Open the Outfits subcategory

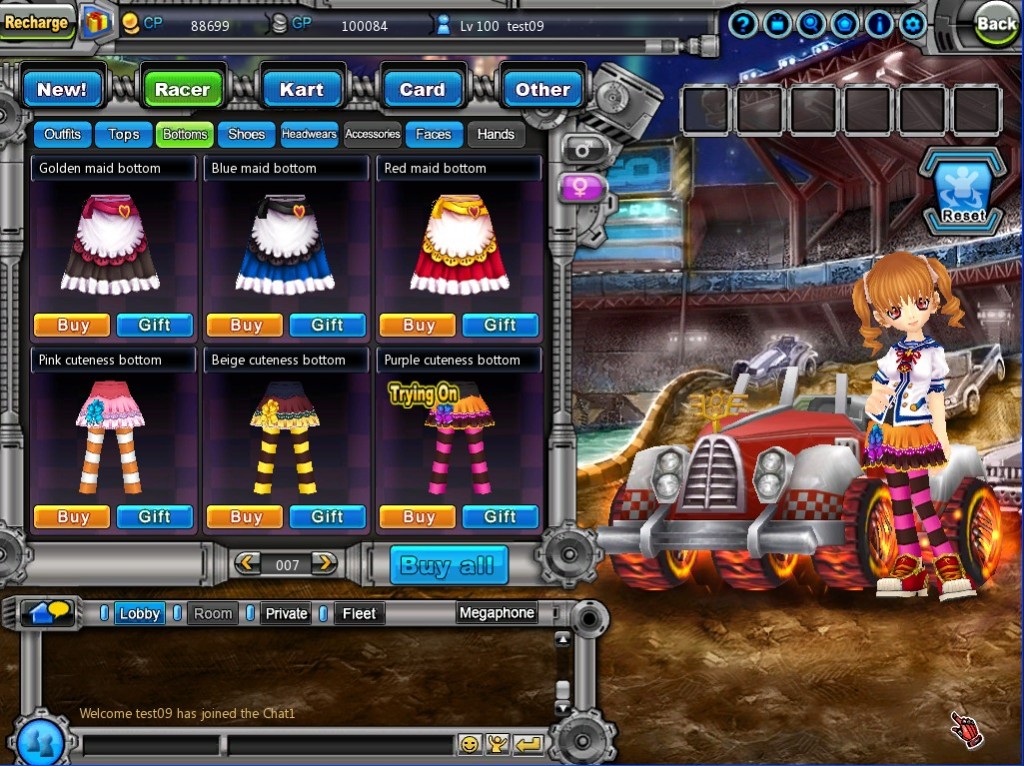click(x=62, y=134)
